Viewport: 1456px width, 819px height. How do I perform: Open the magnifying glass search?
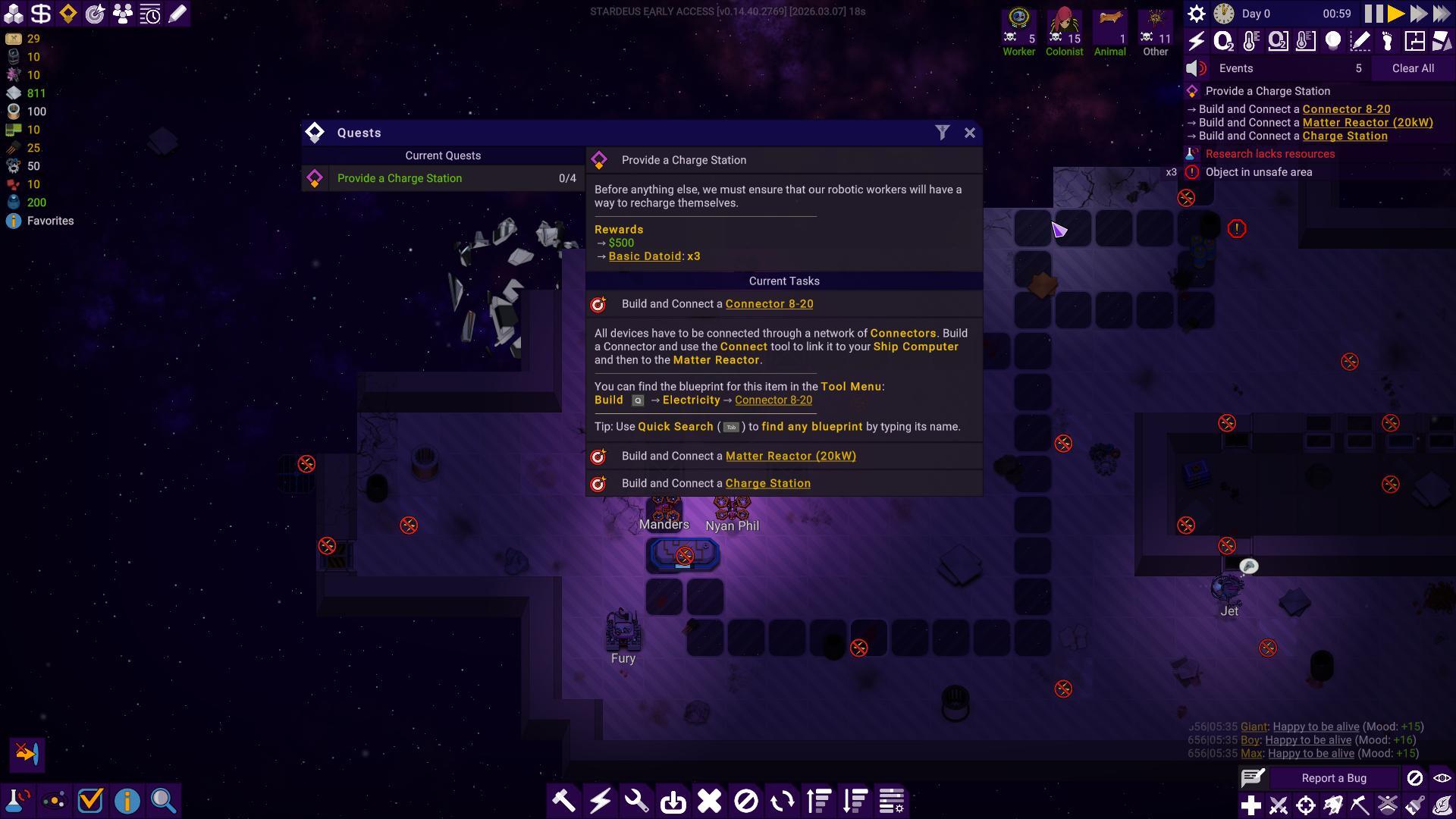[163, 801]
